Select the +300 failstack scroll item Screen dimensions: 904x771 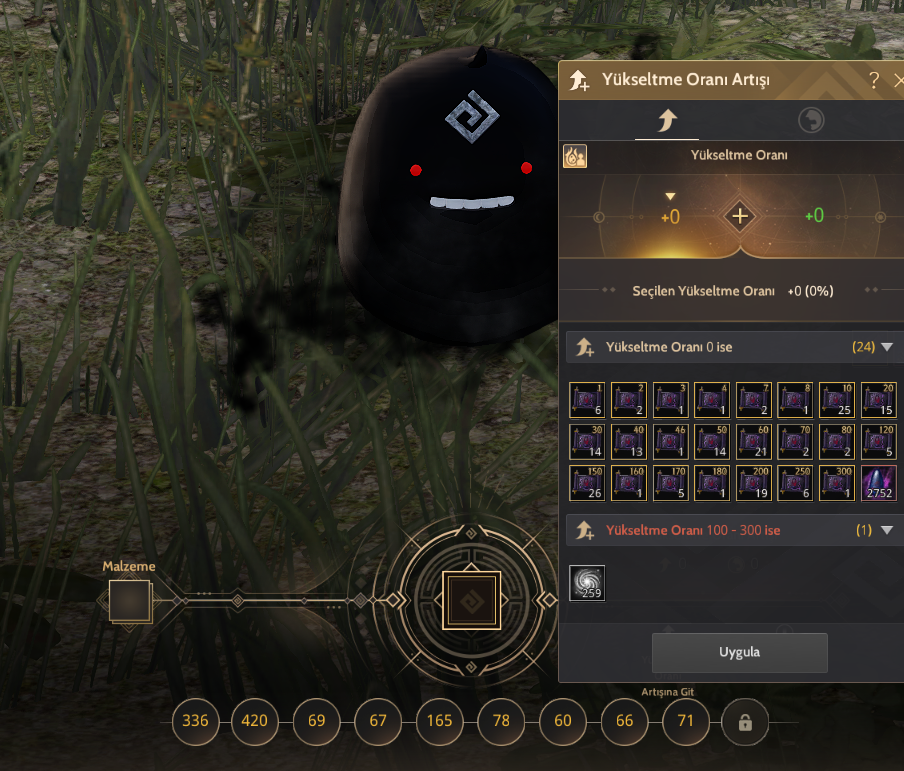pyautogui.click(x=837, y=483)
